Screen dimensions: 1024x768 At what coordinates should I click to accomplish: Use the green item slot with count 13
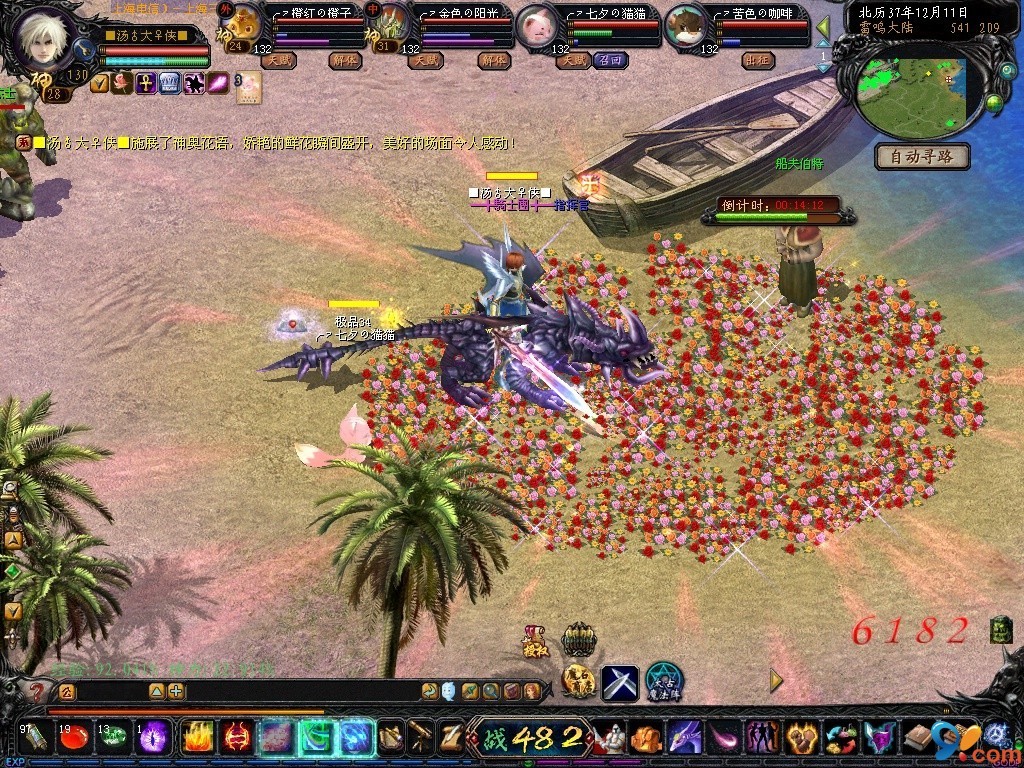point(114,738)
